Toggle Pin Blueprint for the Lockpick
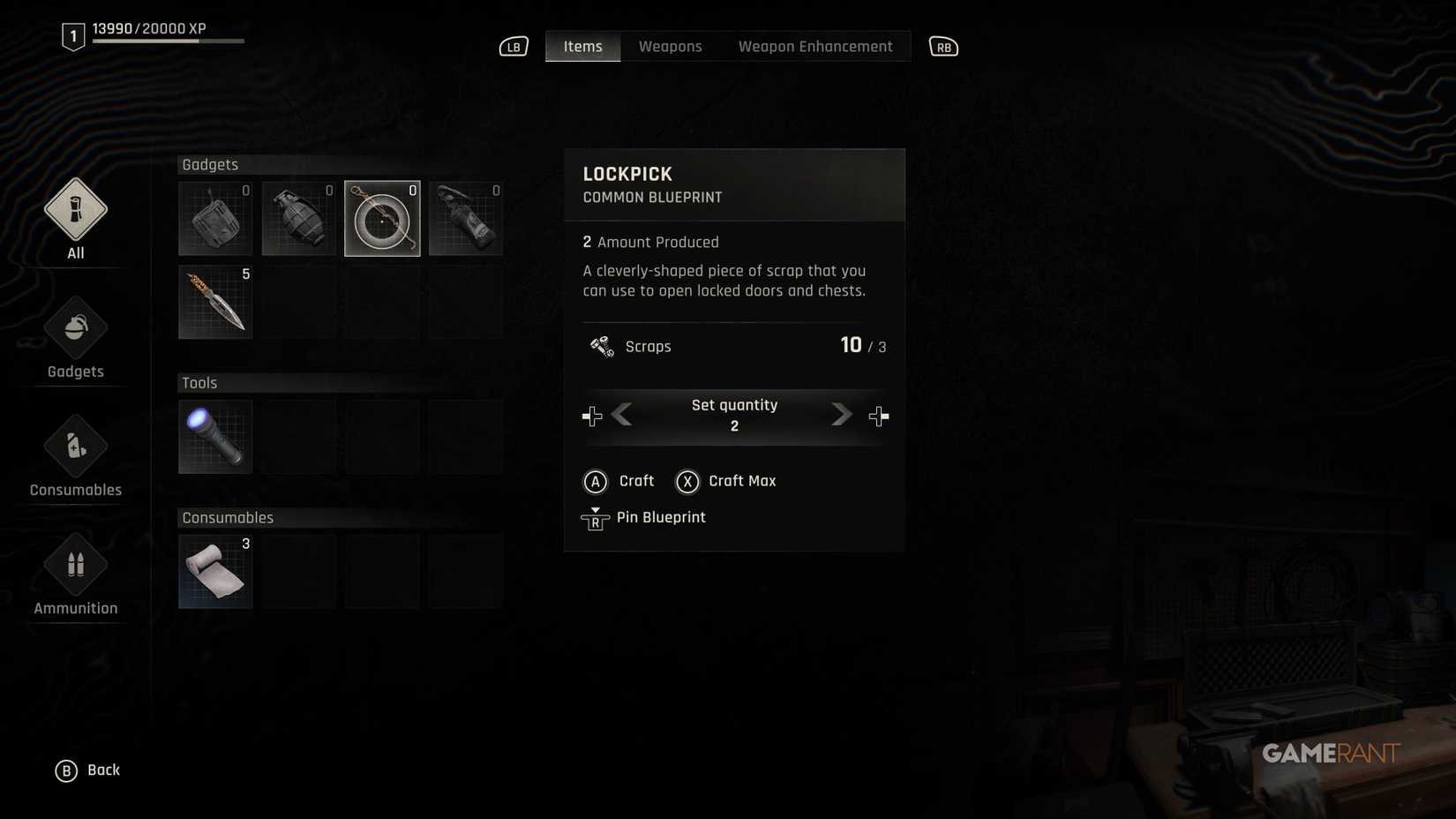Screen dimensions: 1456x819 [644, 517]
